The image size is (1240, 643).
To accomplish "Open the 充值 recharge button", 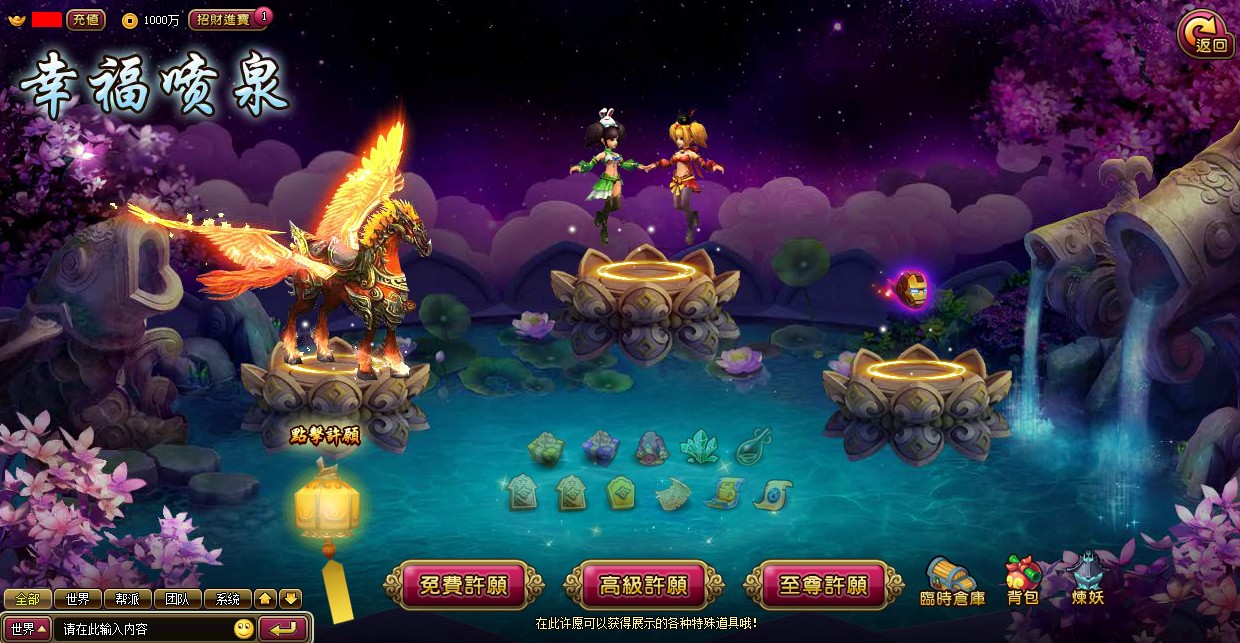I will [x=85, y=20].
